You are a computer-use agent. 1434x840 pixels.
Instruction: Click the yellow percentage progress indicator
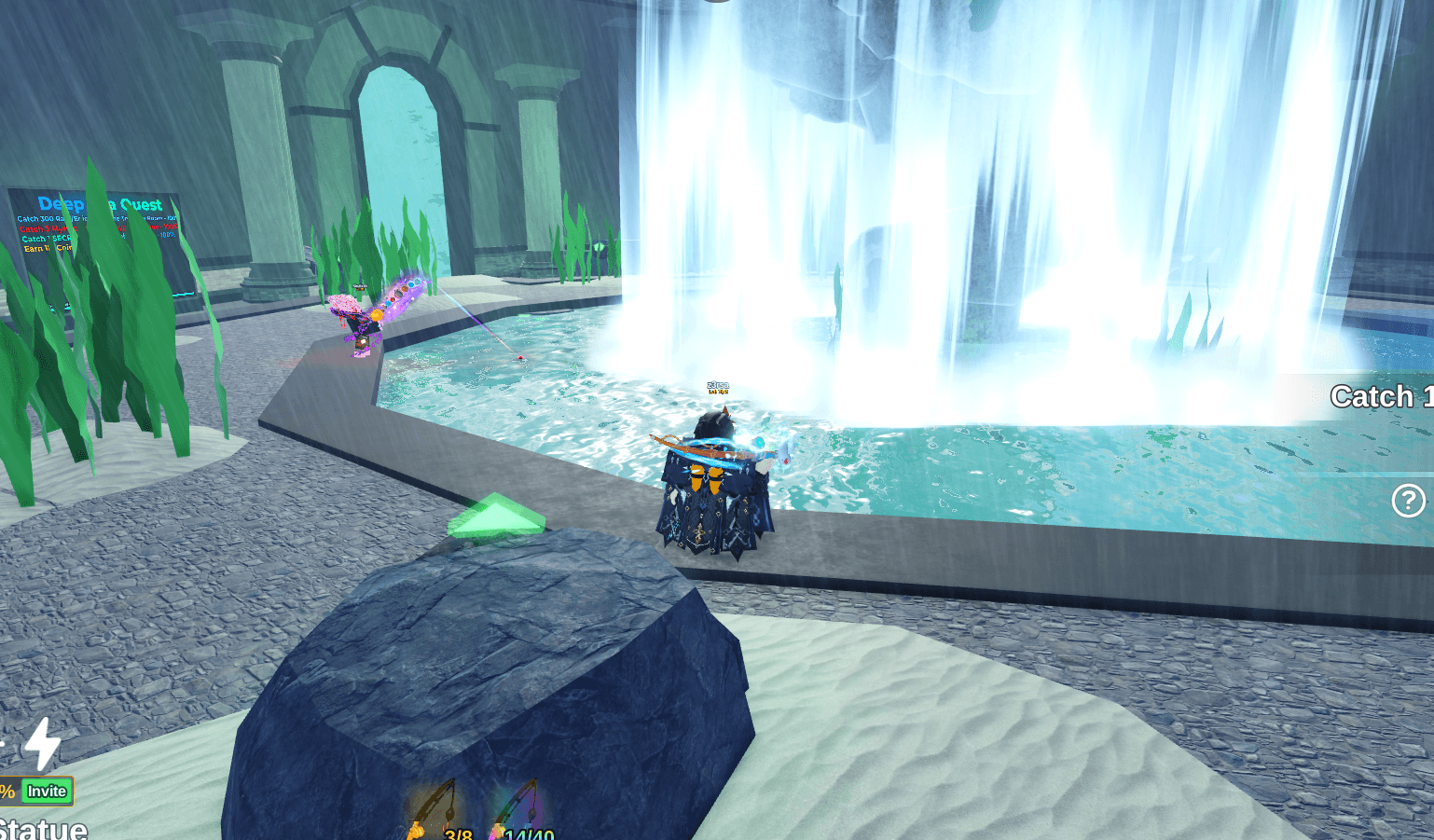point(7,790)
